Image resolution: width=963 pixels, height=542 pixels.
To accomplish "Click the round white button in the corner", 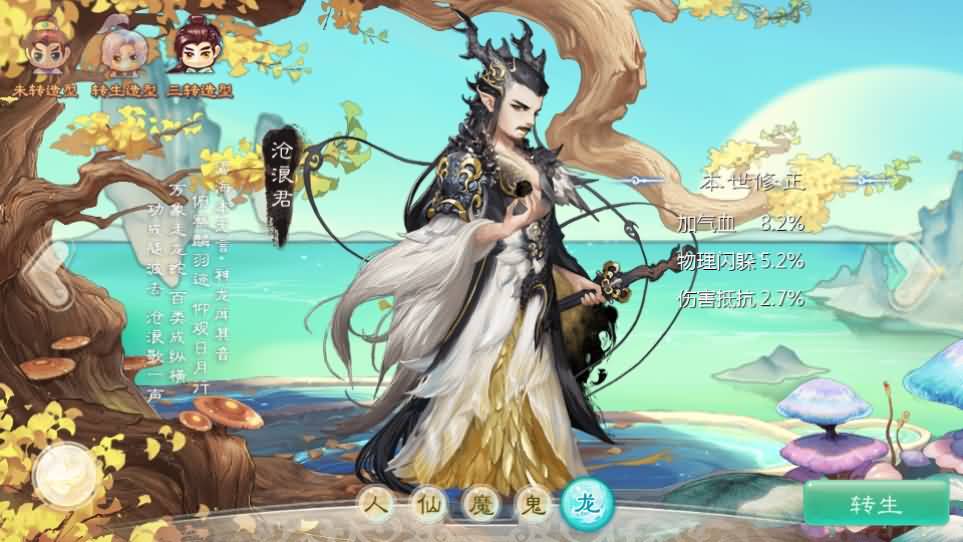I will [65, 476].
